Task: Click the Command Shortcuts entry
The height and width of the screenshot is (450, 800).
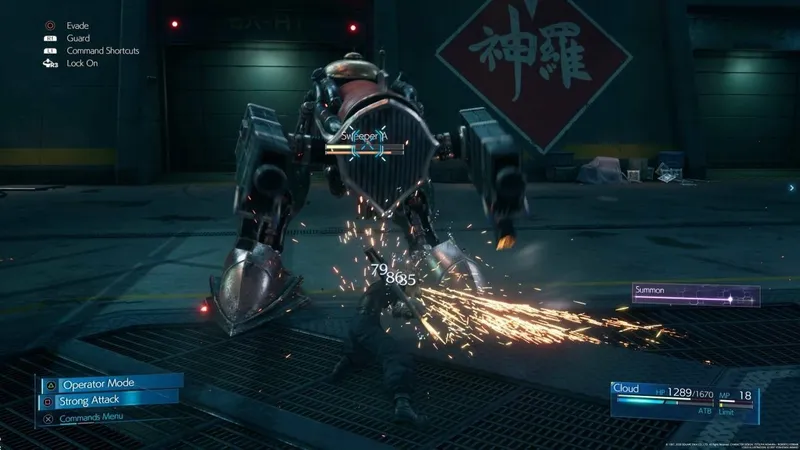Action: (100, 50)
